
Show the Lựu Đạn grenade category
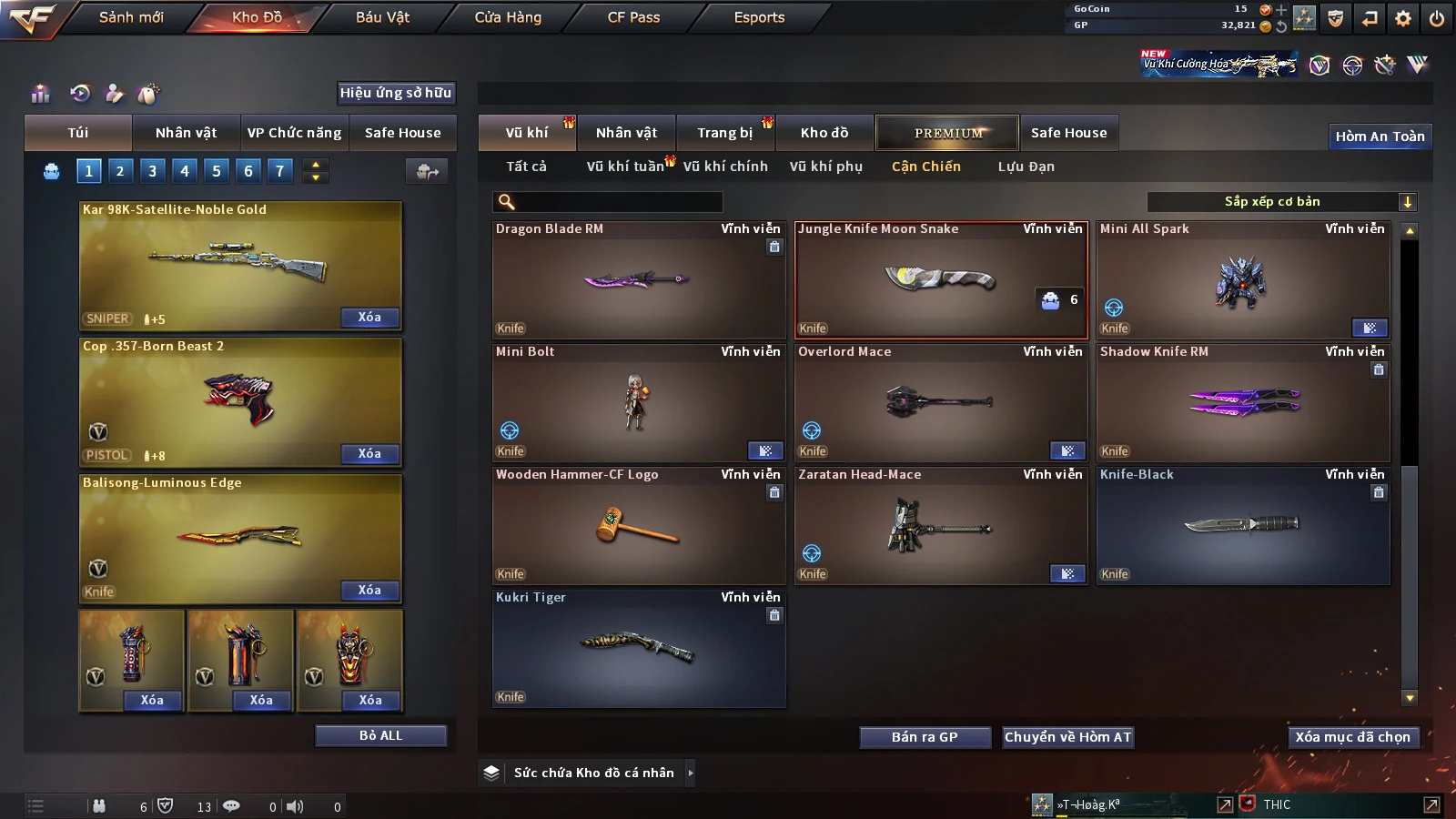point(1026,167)
